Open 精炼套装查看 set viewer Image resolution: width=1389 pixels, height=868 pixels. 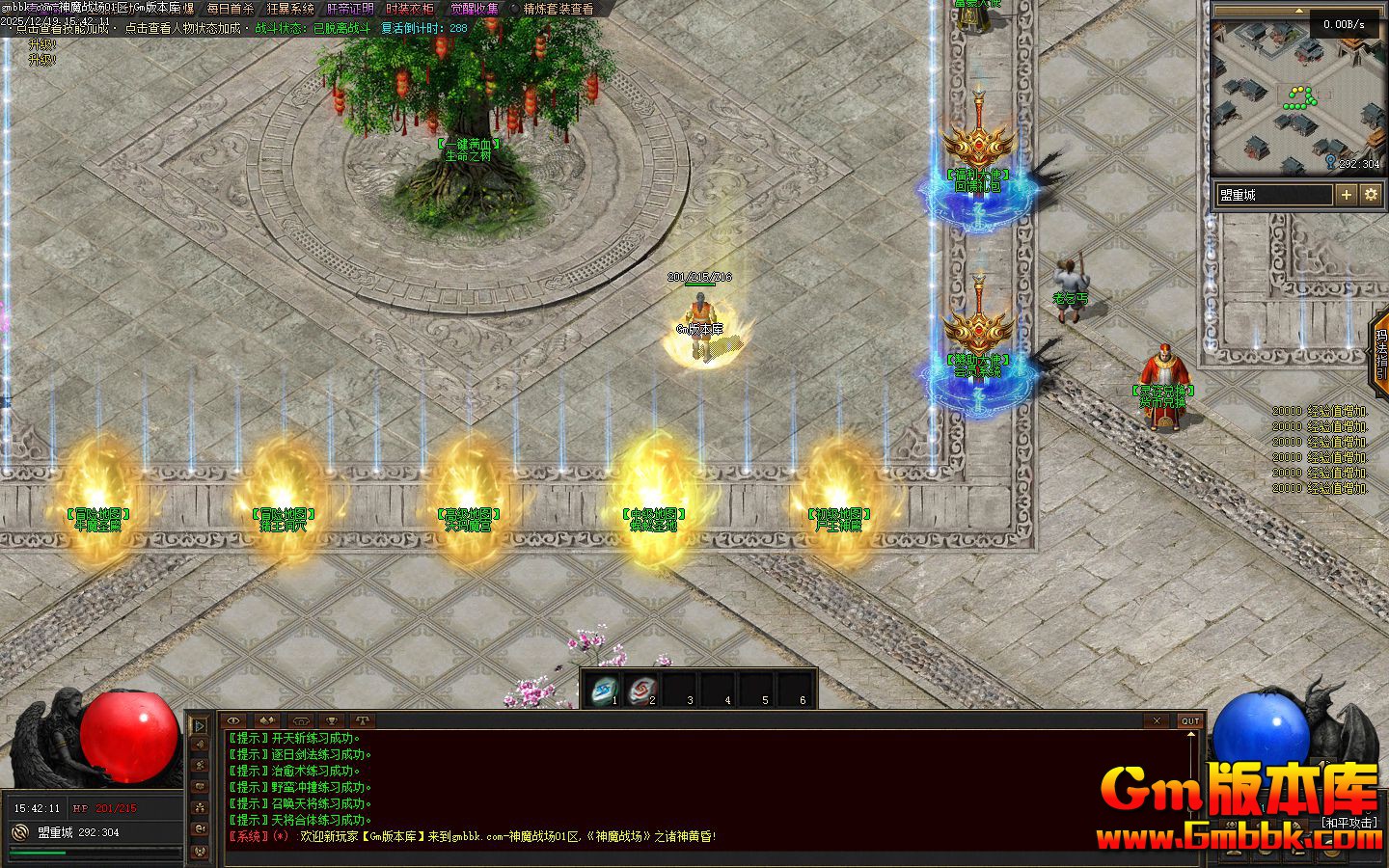click(558, 9)
